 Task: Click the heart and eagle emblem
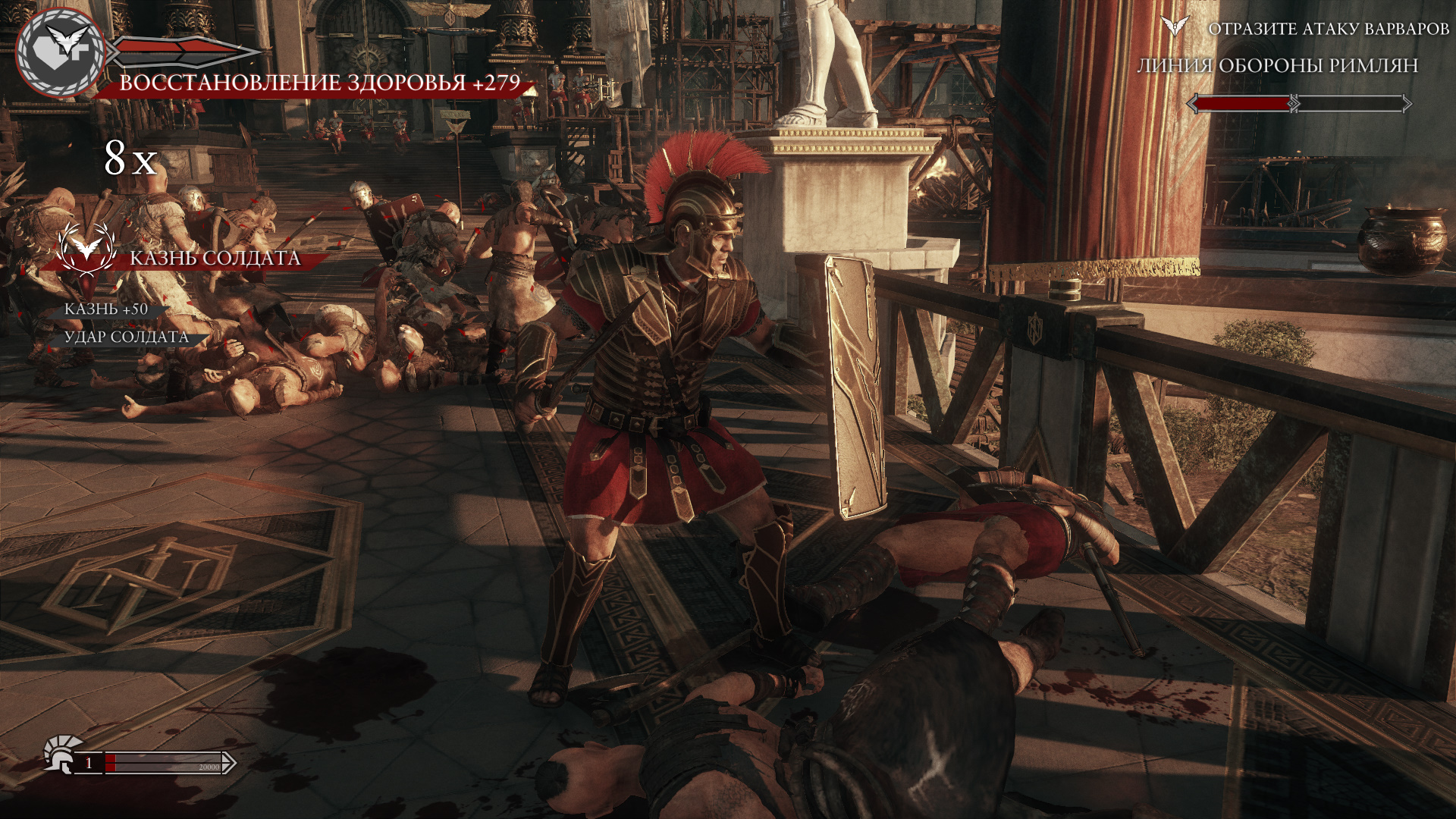(x=62, y=52)
